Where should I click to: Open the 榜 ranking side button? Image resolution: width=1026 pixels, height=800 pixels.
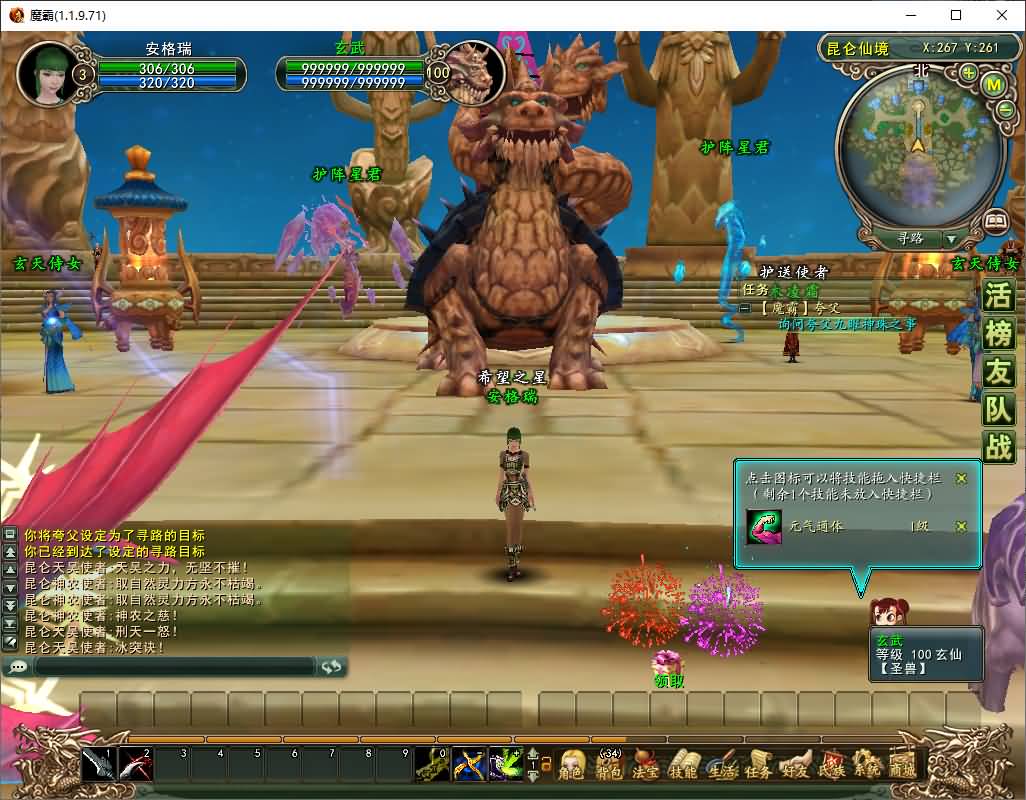pos(998,333)
